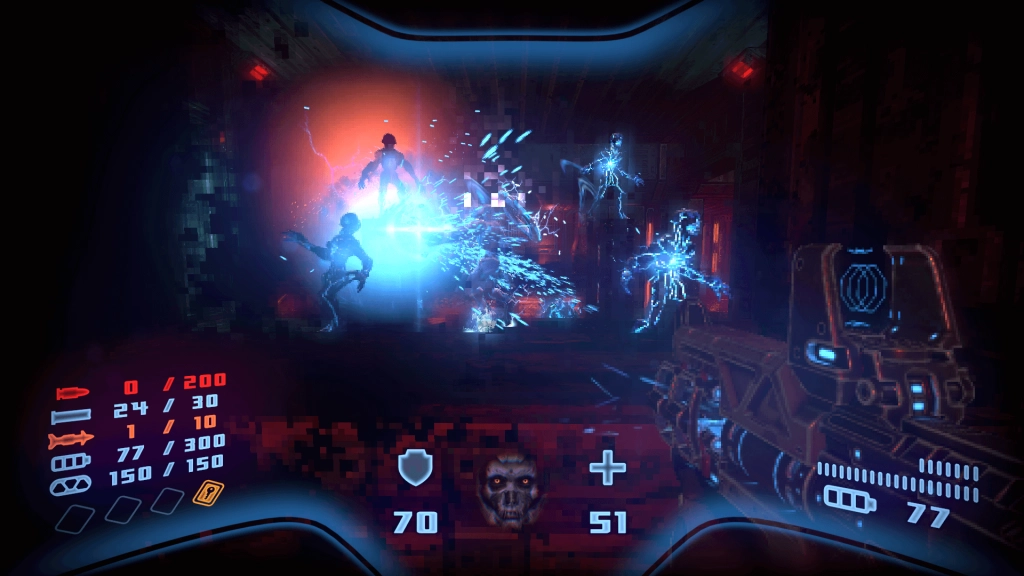The image size is (1024, 576).
Task: Click the player face portrait
Action: 510,488
